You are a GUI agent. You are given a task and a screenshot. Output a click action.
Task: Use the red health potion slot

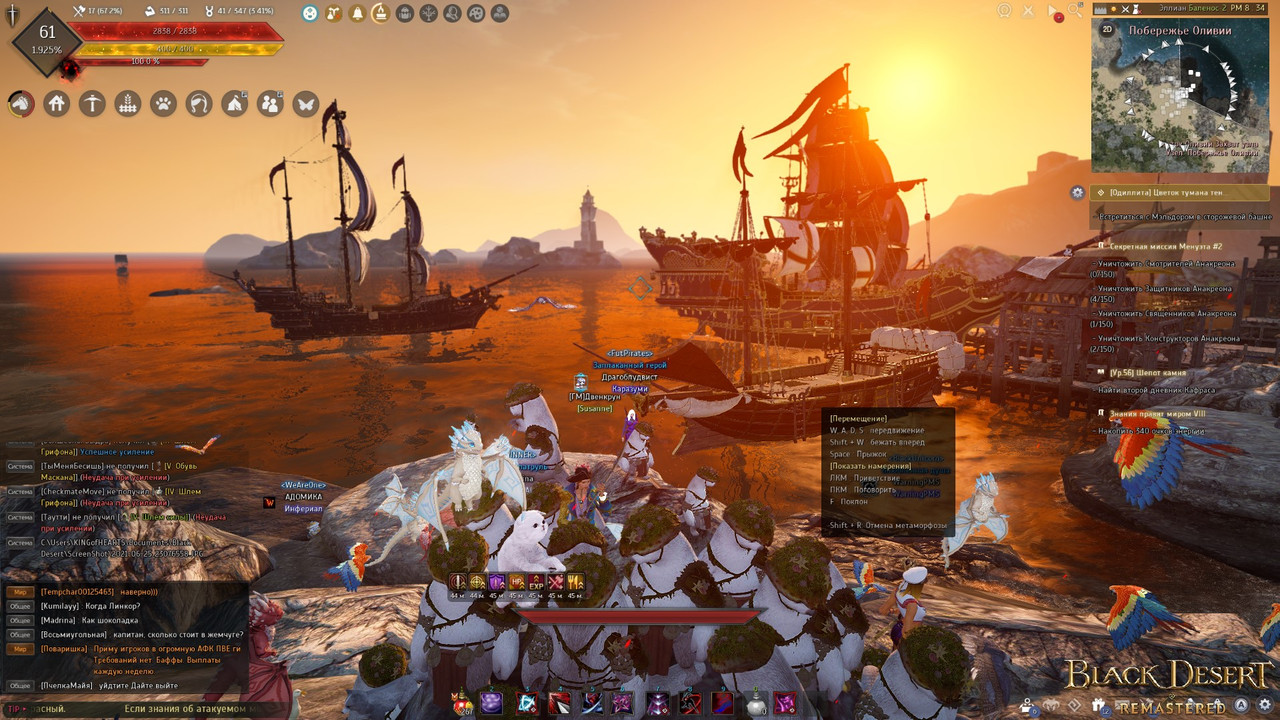[462, 703]
